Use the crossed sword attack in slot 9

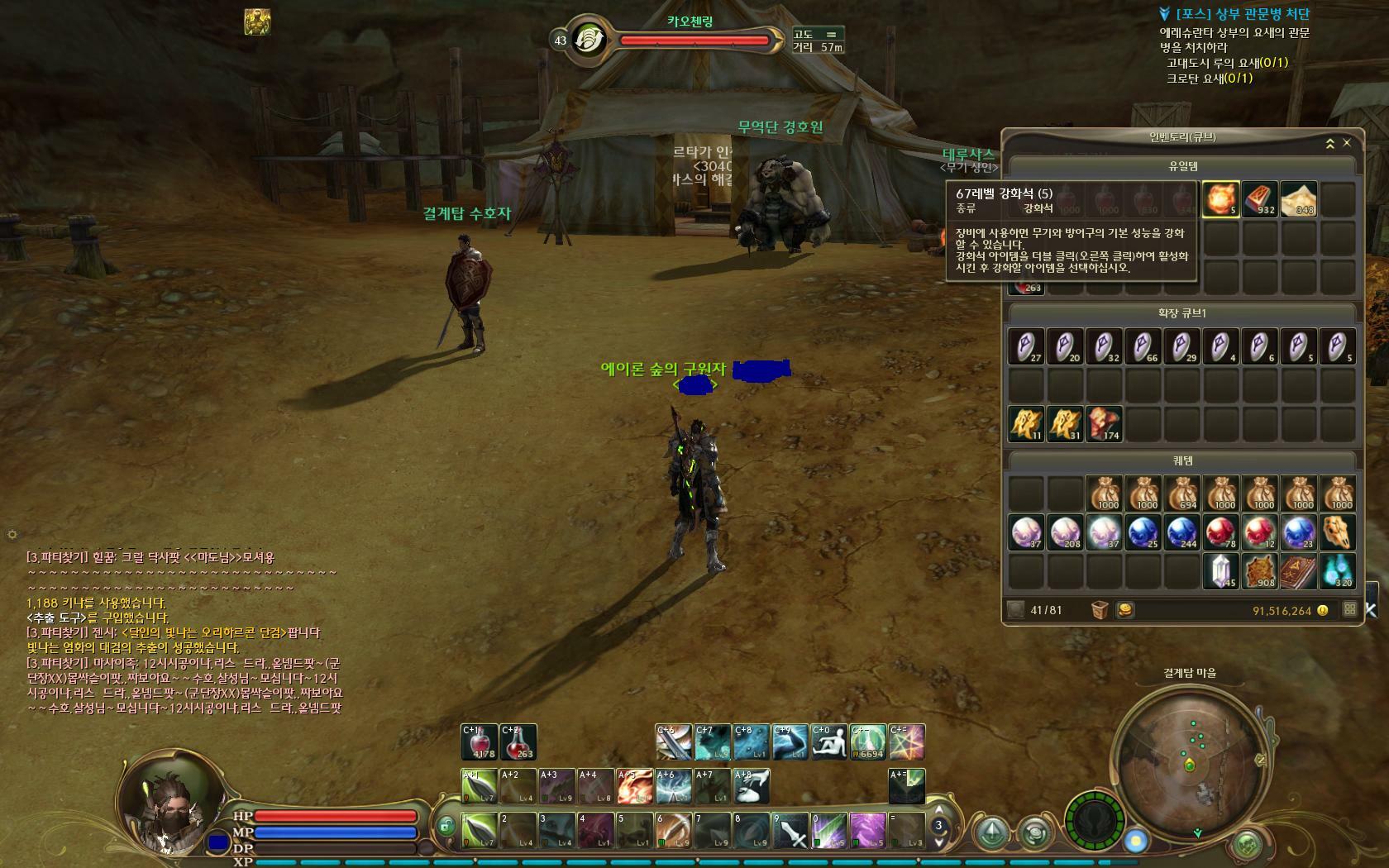790,830
